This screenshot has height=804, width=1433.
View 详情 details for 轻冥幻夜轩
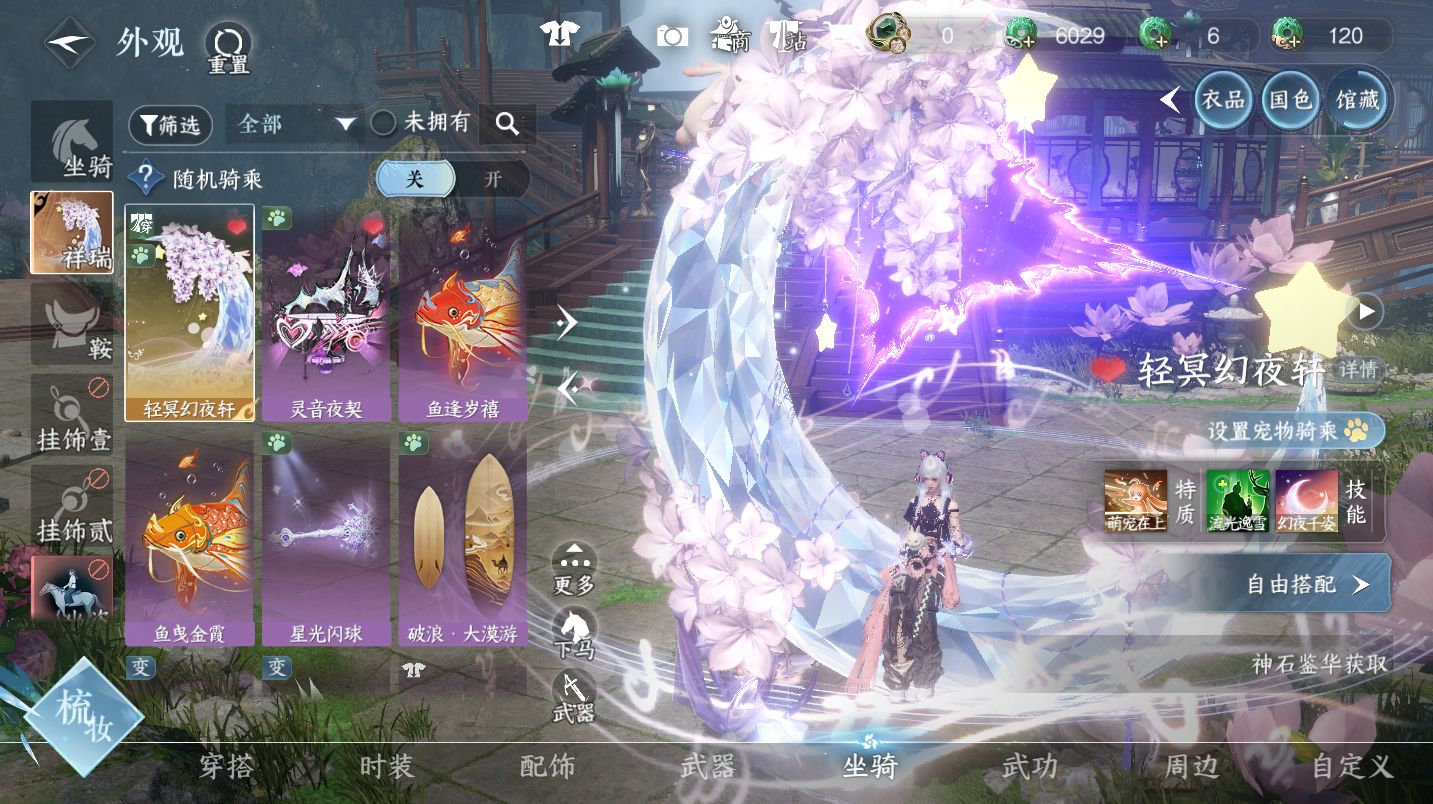[x=1358, y=370]
